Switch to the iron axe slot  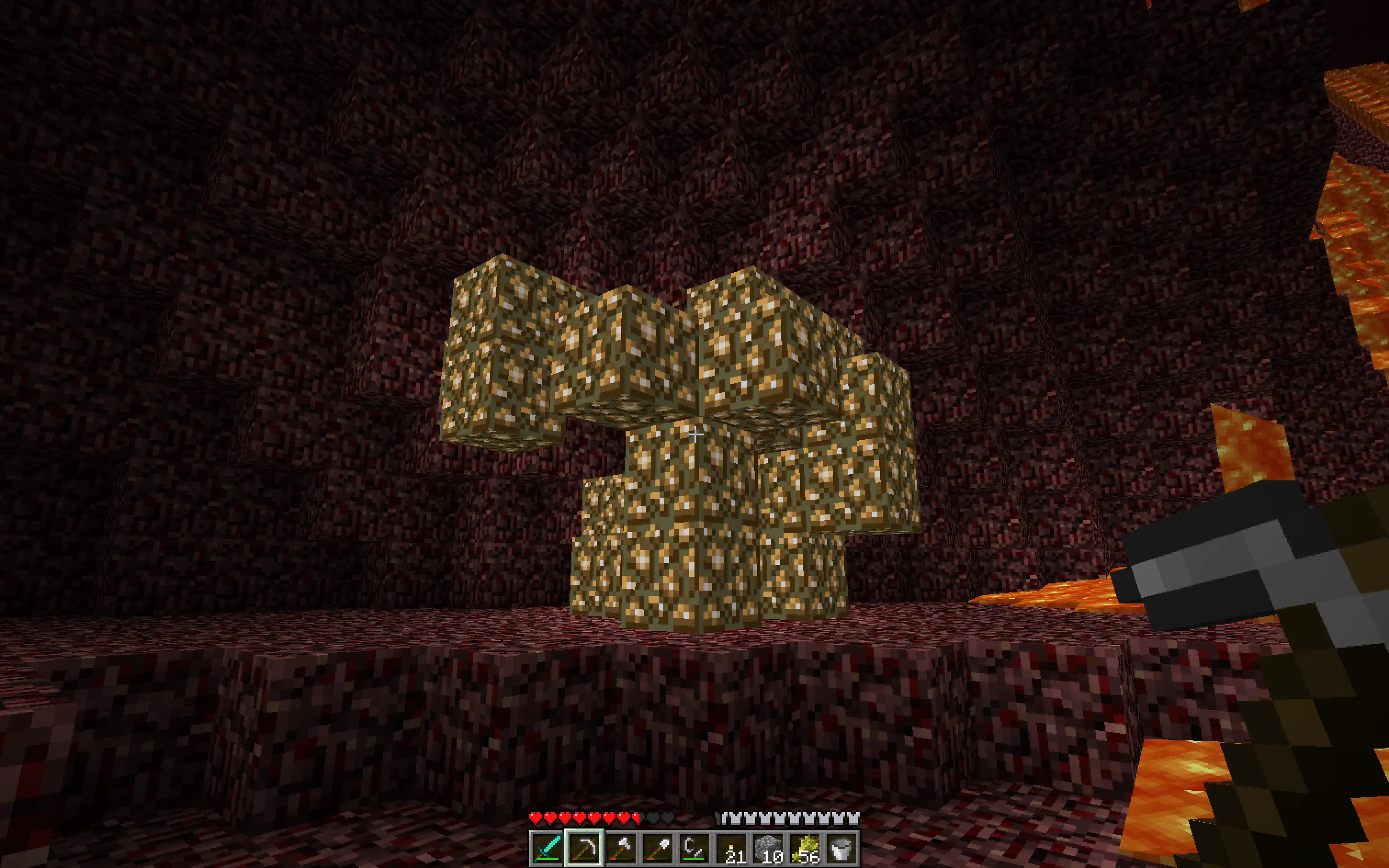[x=621, y=847]
